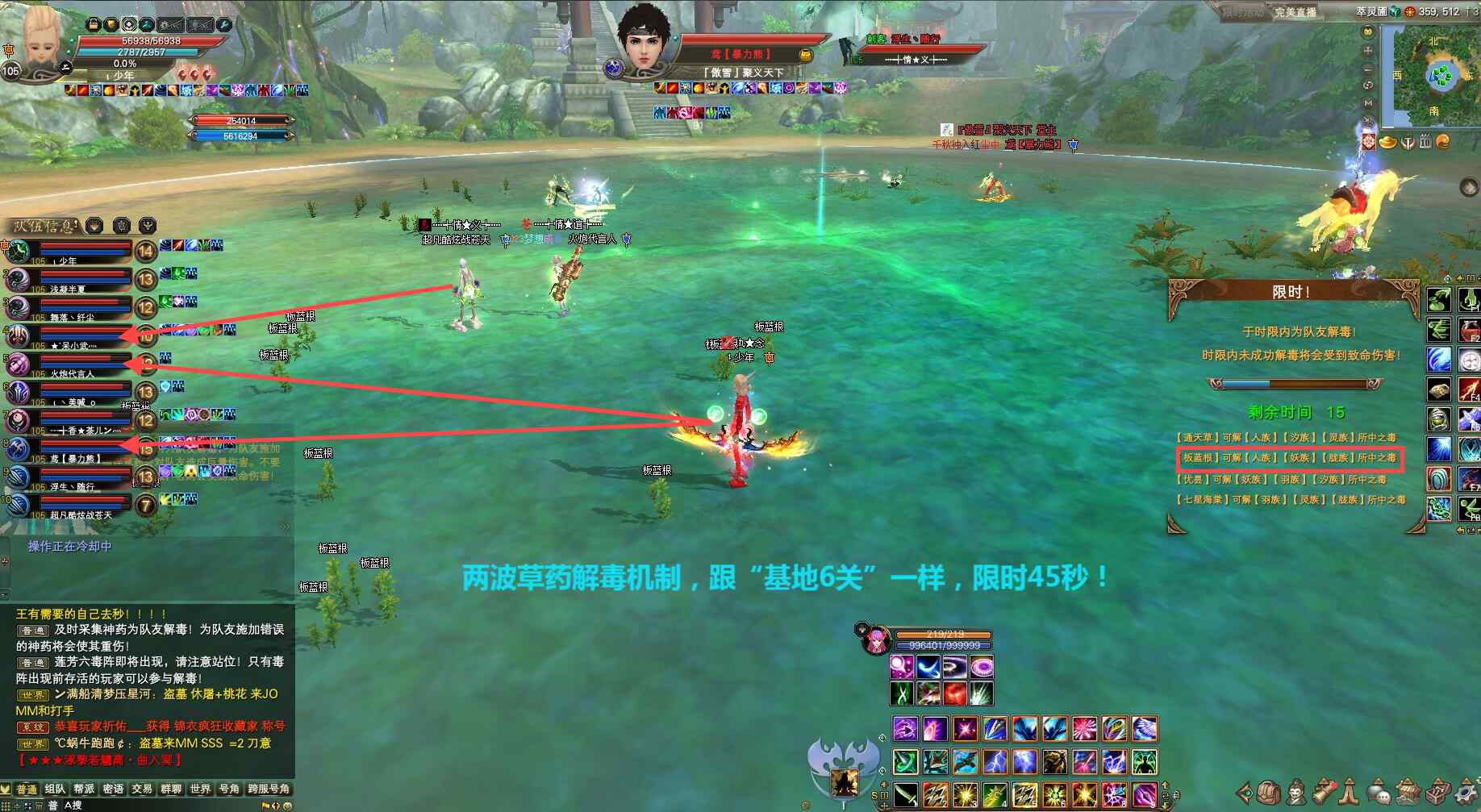Open the 交易 trade chat tab
Viewport: 1481px width, 812px height.
coord(142,789)
